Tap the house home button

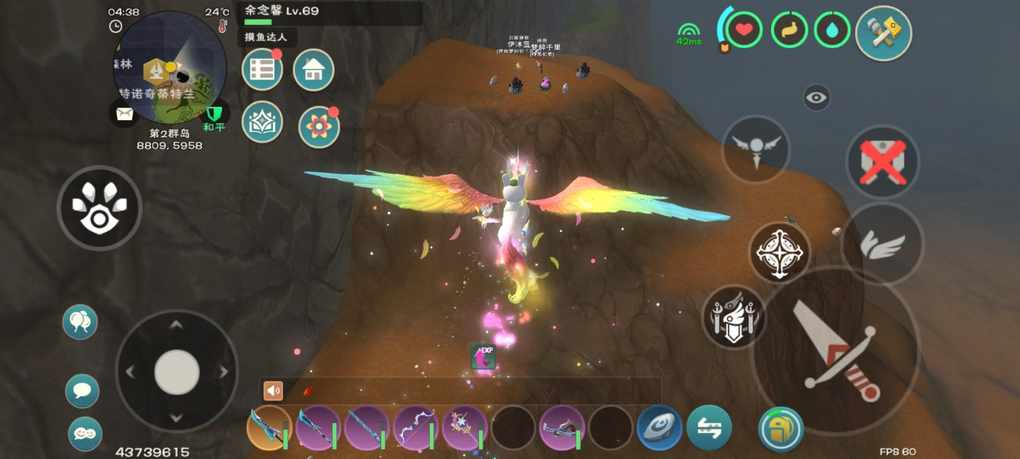(x=313, y=69)
